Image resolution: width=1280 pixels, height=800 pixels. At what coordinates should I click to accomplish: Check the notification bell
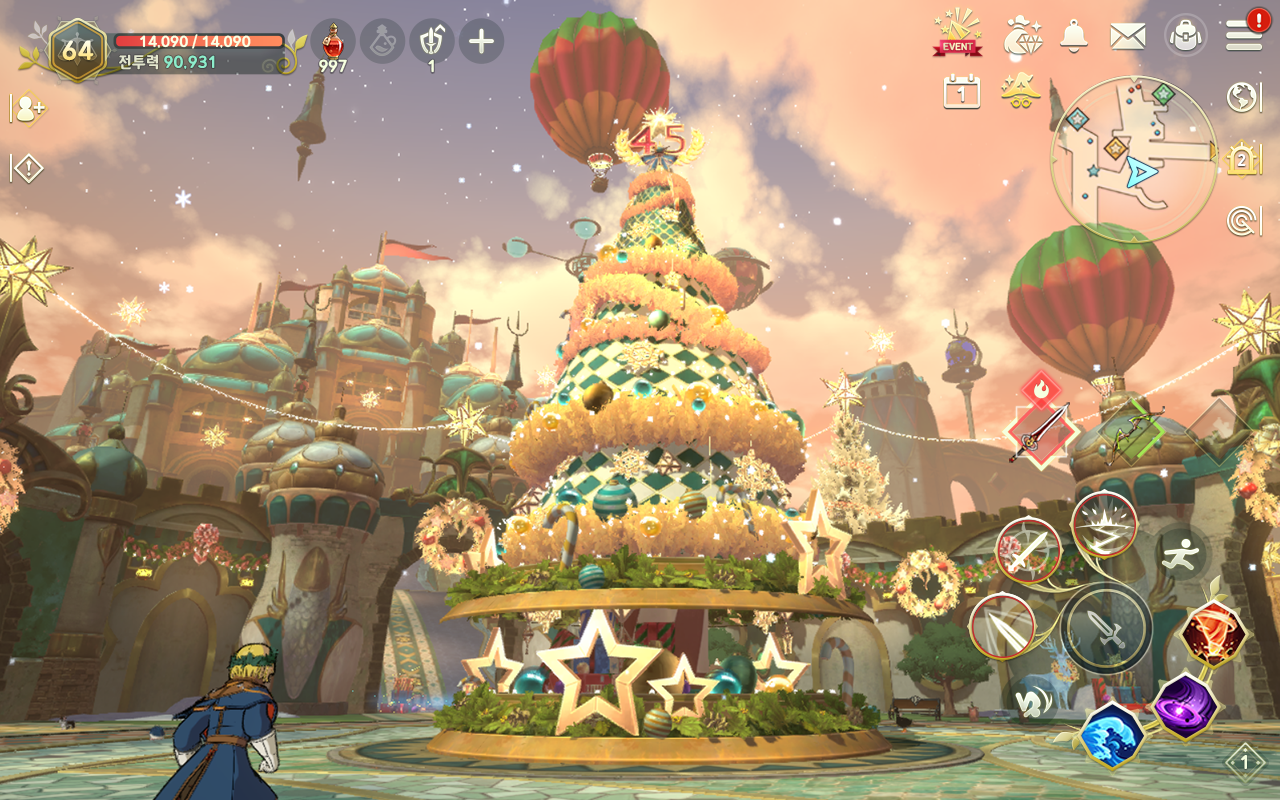click(x=1074, y=36)
